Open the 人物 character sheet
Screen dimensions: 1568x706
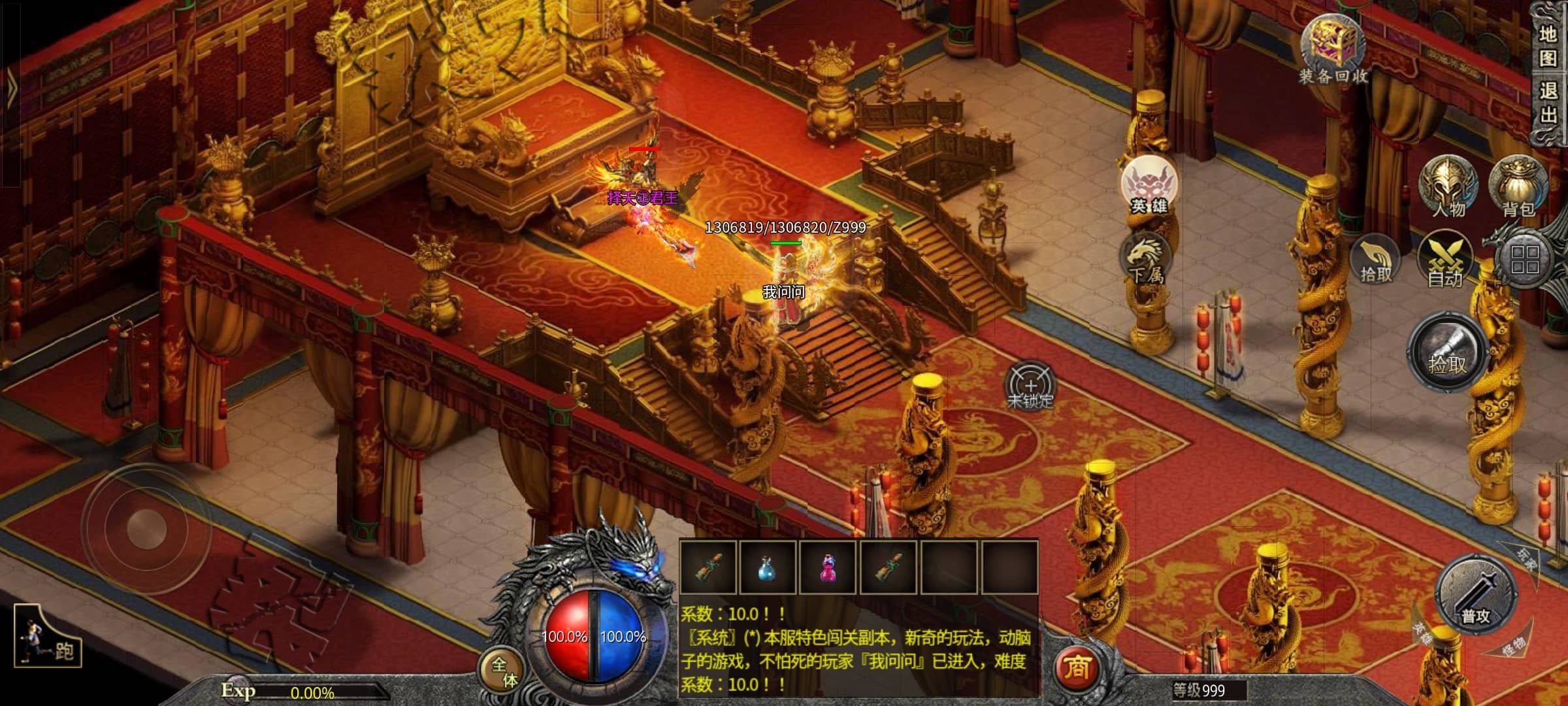click(x=1448, y=185)
